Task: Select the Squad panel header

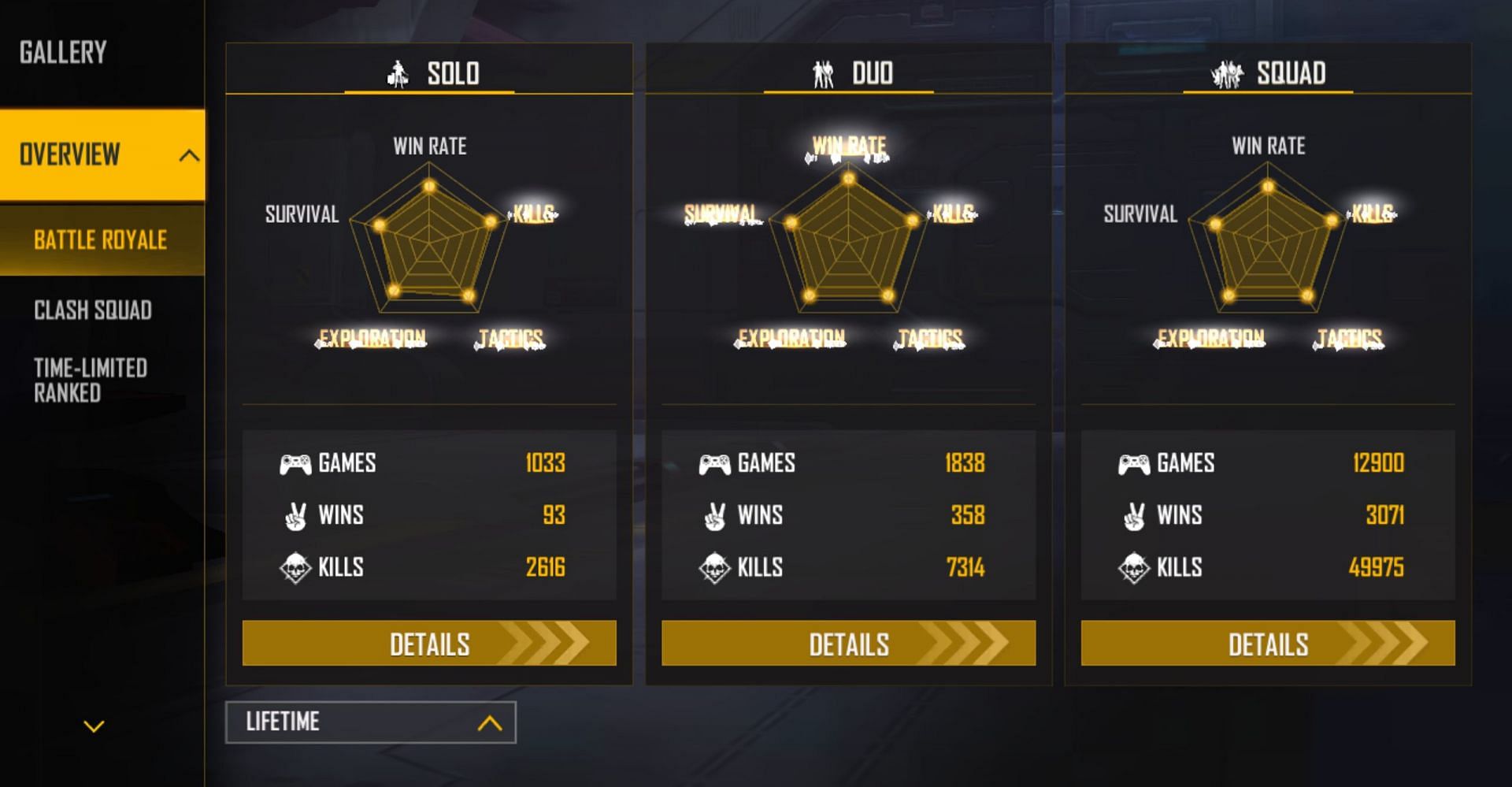Action: coord(1268,73)
